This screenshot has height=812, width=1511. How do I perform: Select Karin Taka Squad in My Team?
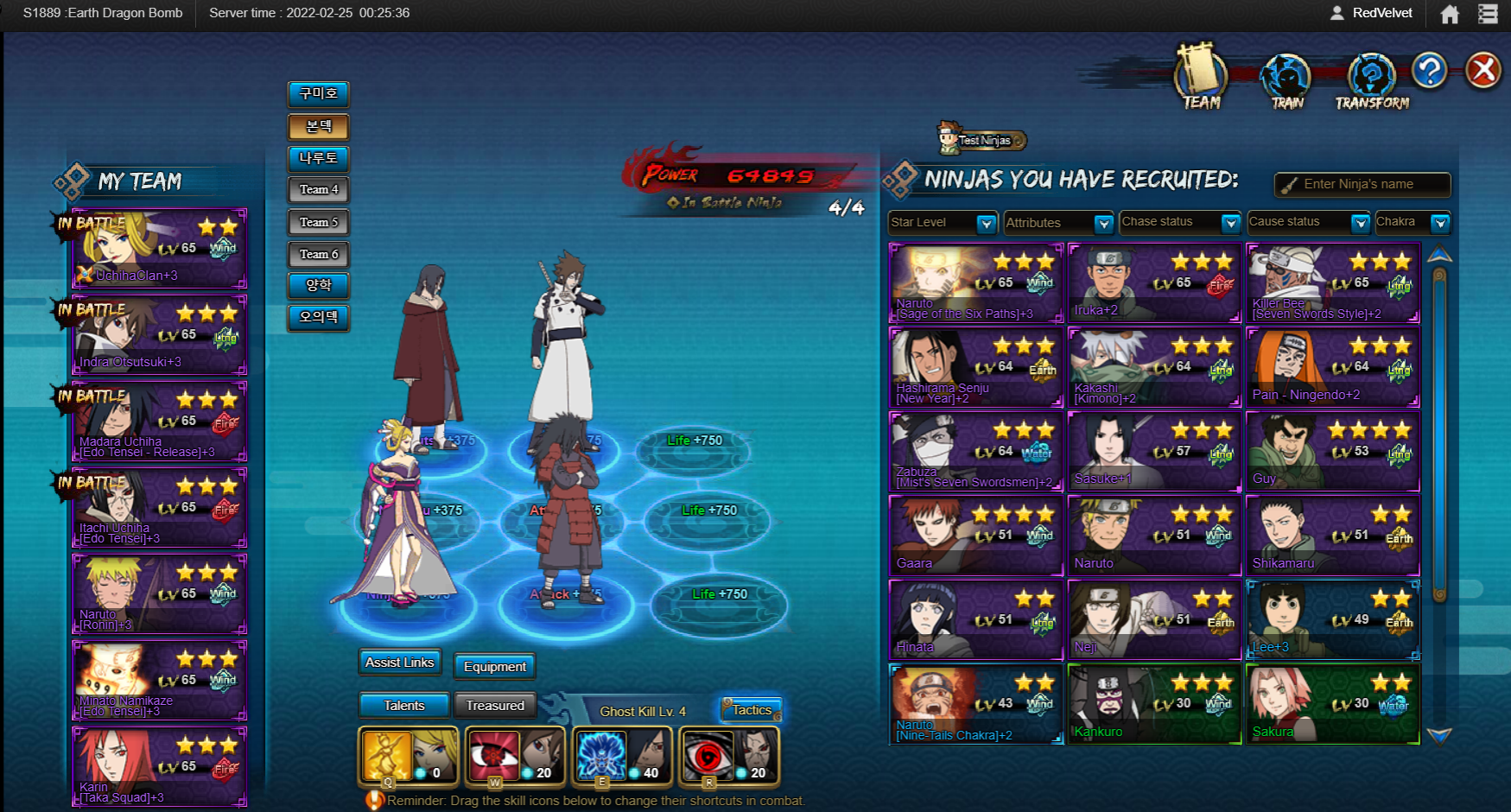coord(160,767)
